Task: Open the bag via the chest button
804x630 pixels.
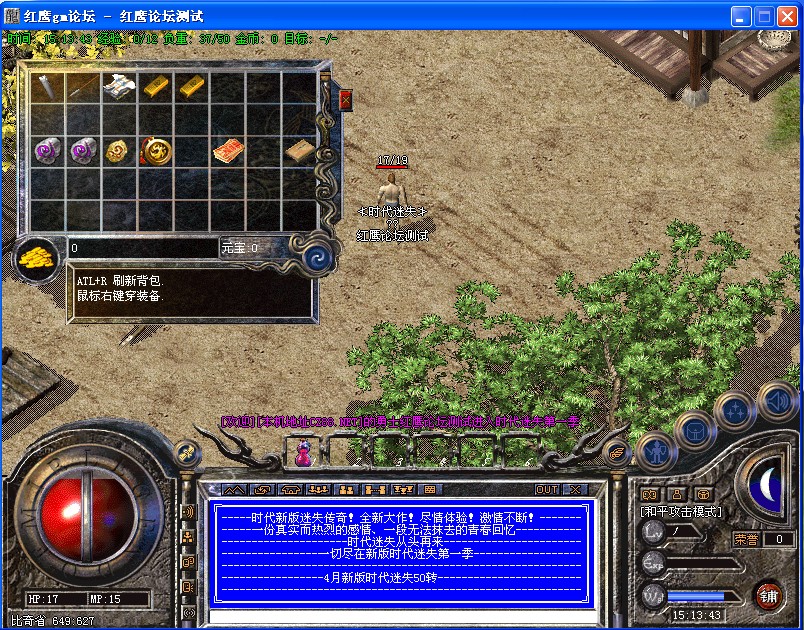Action: [x=694, y=431]
